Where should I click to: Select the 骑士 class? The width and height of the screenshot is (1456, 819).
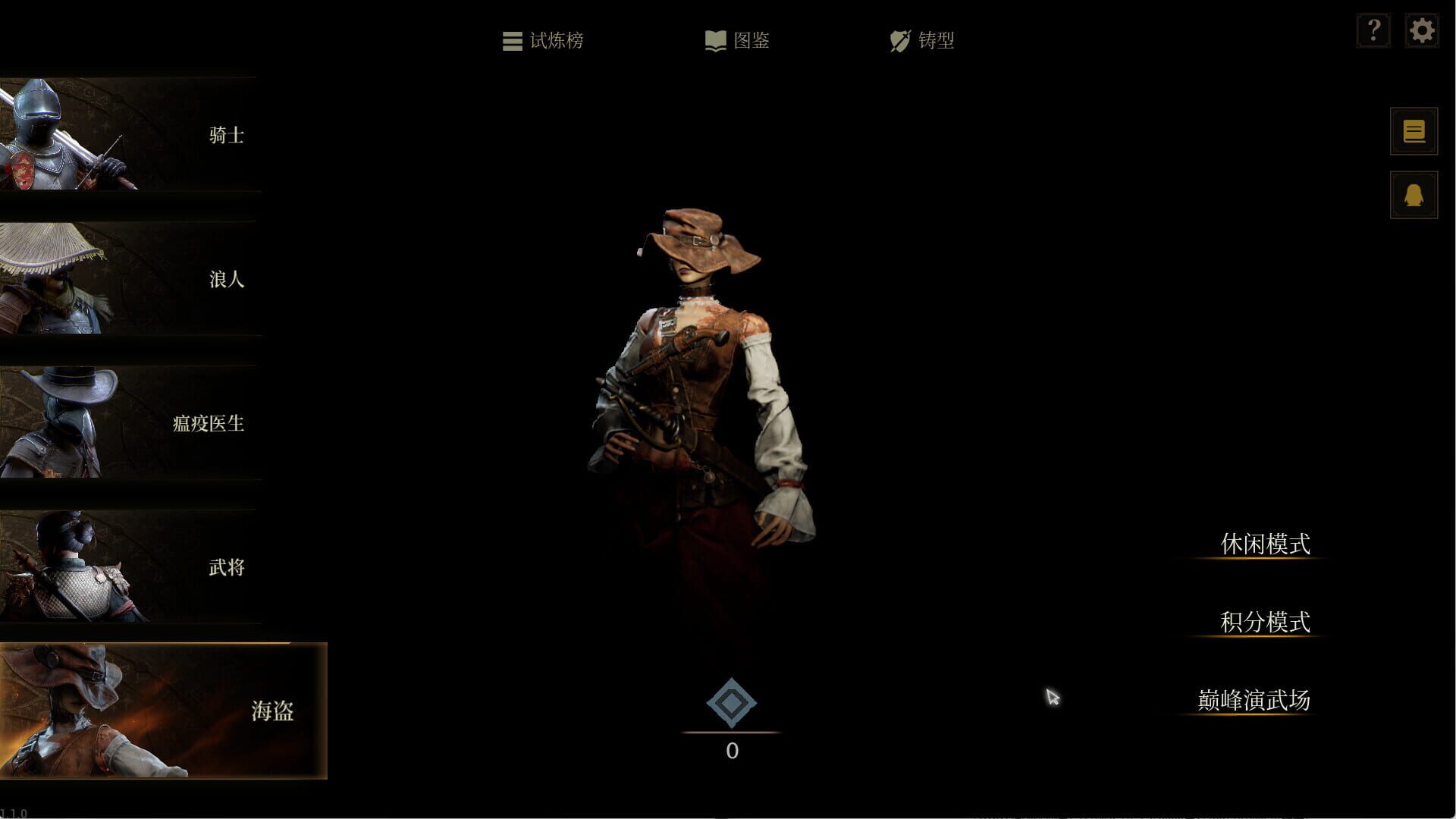225,136
